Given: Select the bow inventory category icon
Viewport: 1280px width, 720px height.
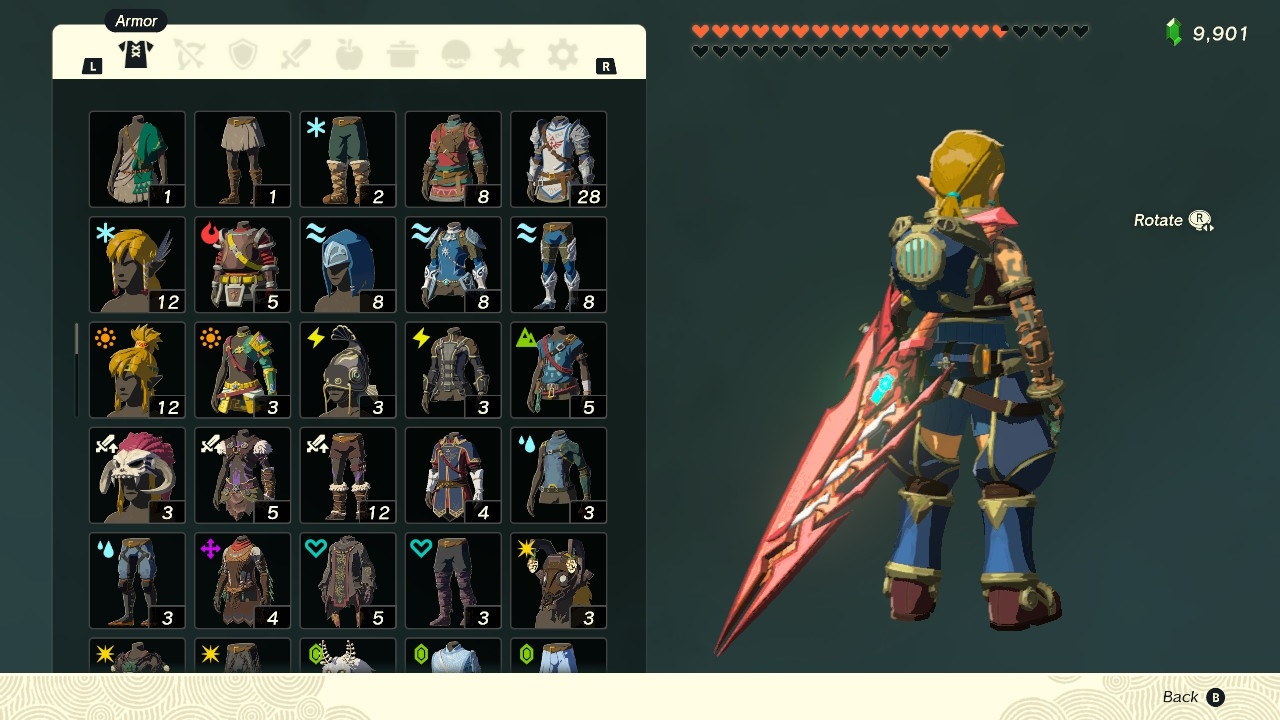Looking at the screenshot, I should point(190,55).
